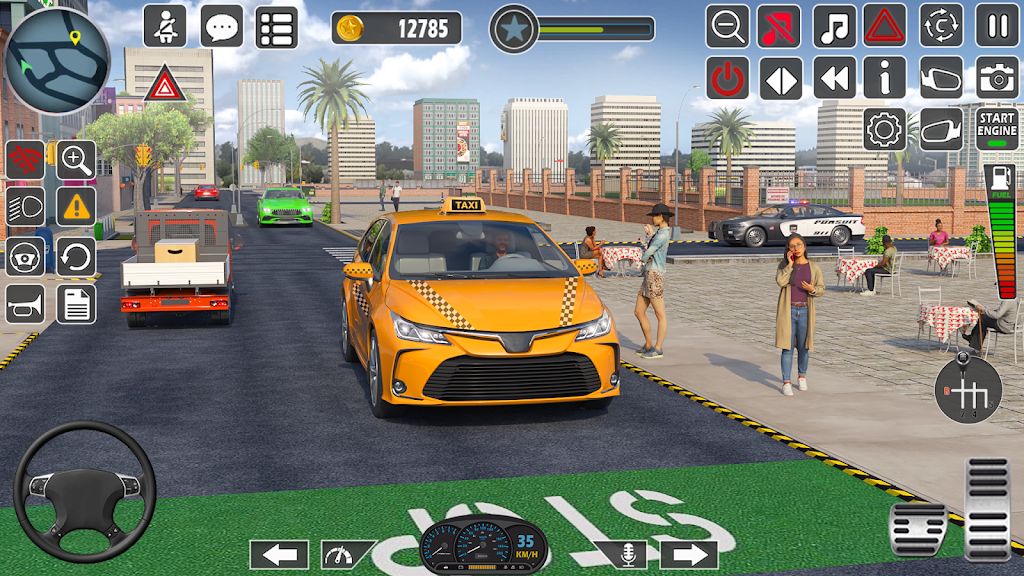Click the zoom-out magnifier icon
This screenshot has width=1024, height=576.
727,26
